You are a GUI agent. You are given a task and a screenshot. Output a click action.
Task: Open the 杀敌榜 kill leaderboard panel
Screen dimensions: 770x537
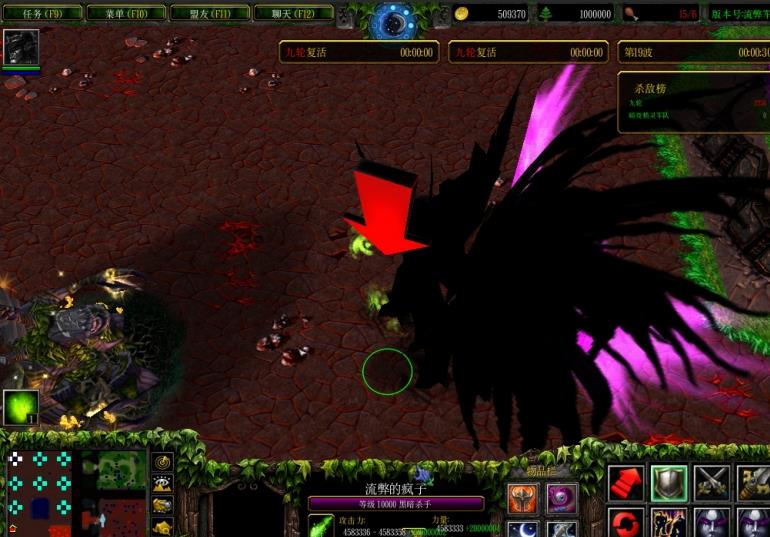693,100
